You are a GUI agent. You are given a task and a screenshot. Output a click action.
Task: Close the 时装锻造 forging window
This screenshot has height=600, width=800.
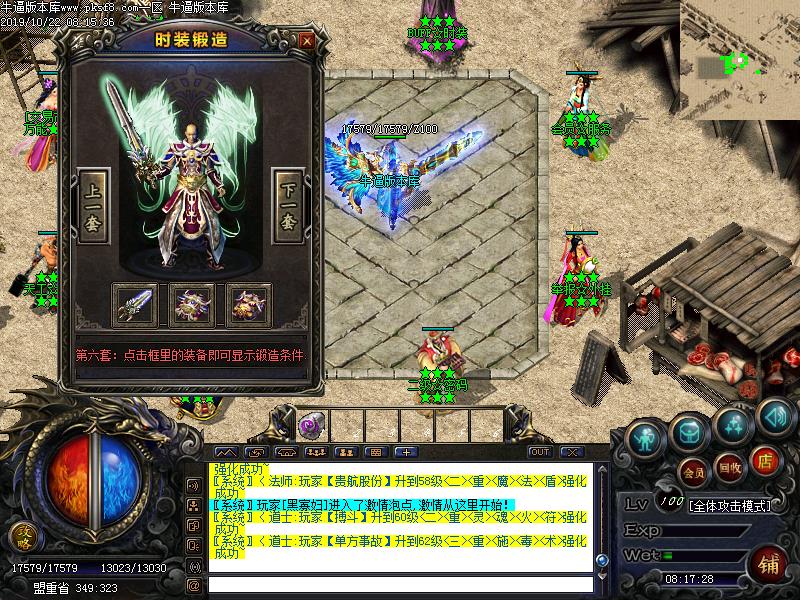tap(306, 41)
